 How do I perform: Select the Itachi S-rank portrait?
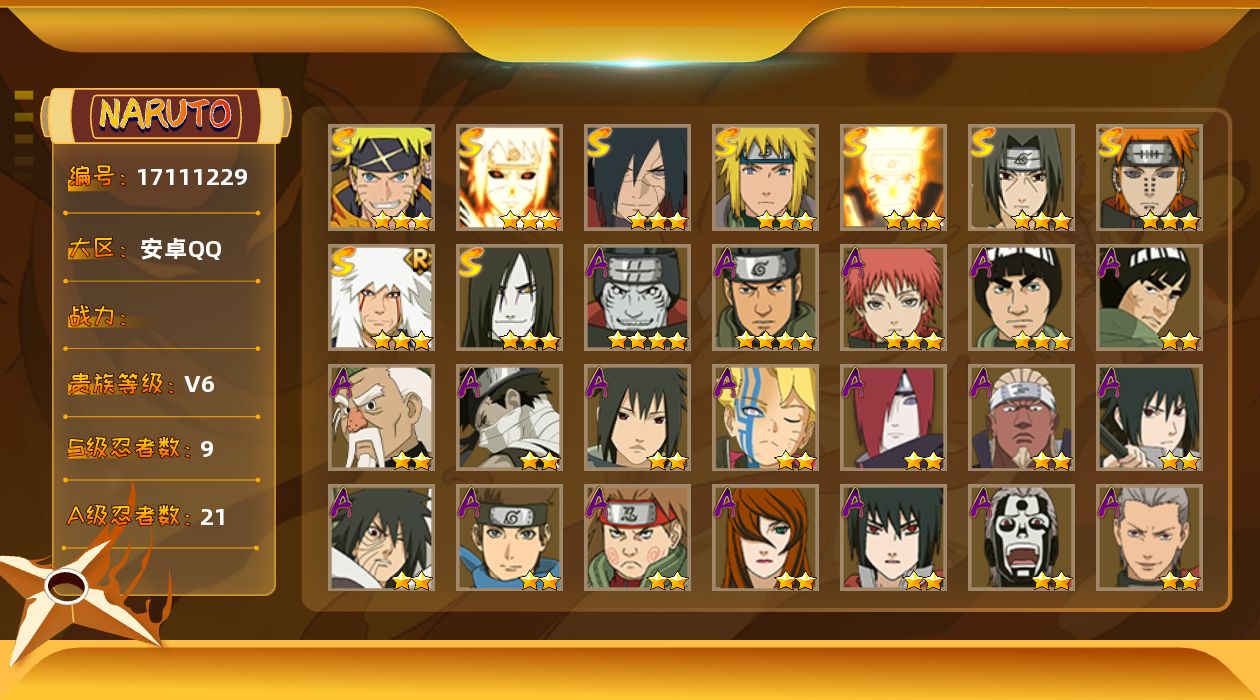coord(1021,177)
